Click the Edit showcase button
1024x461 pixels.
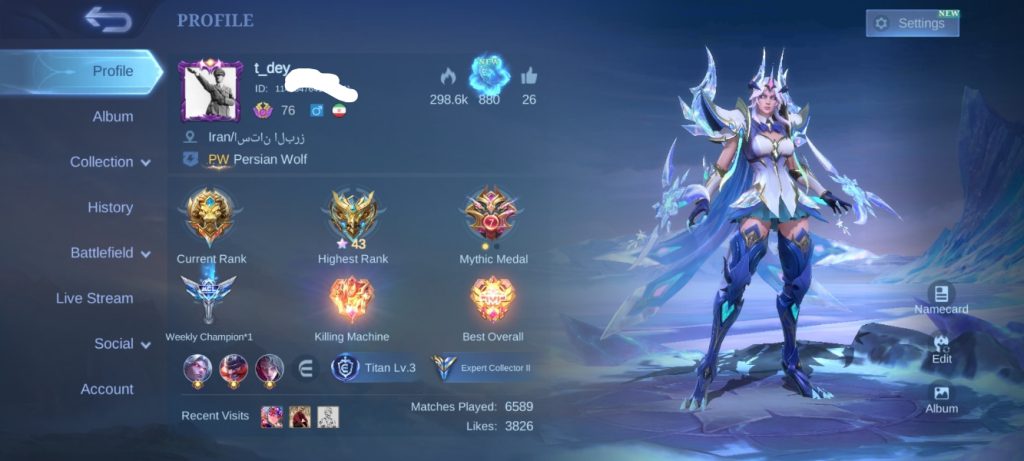coord(941,348)
